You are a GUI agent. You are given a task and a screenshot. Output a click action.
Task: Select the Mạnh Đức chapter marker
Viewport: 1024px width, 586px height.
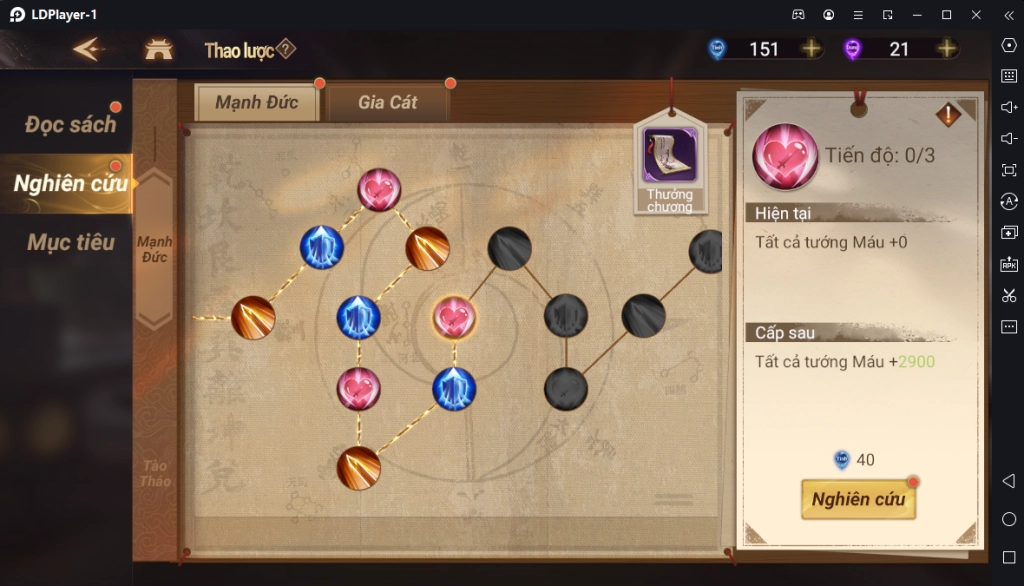click(155, 249)
